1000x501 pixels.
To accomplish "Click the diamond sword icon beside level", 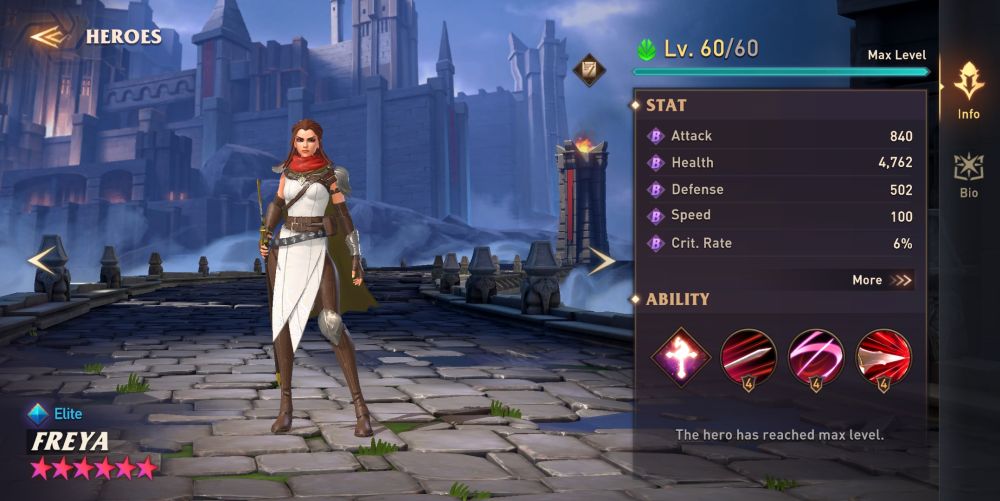I will 589,69.
